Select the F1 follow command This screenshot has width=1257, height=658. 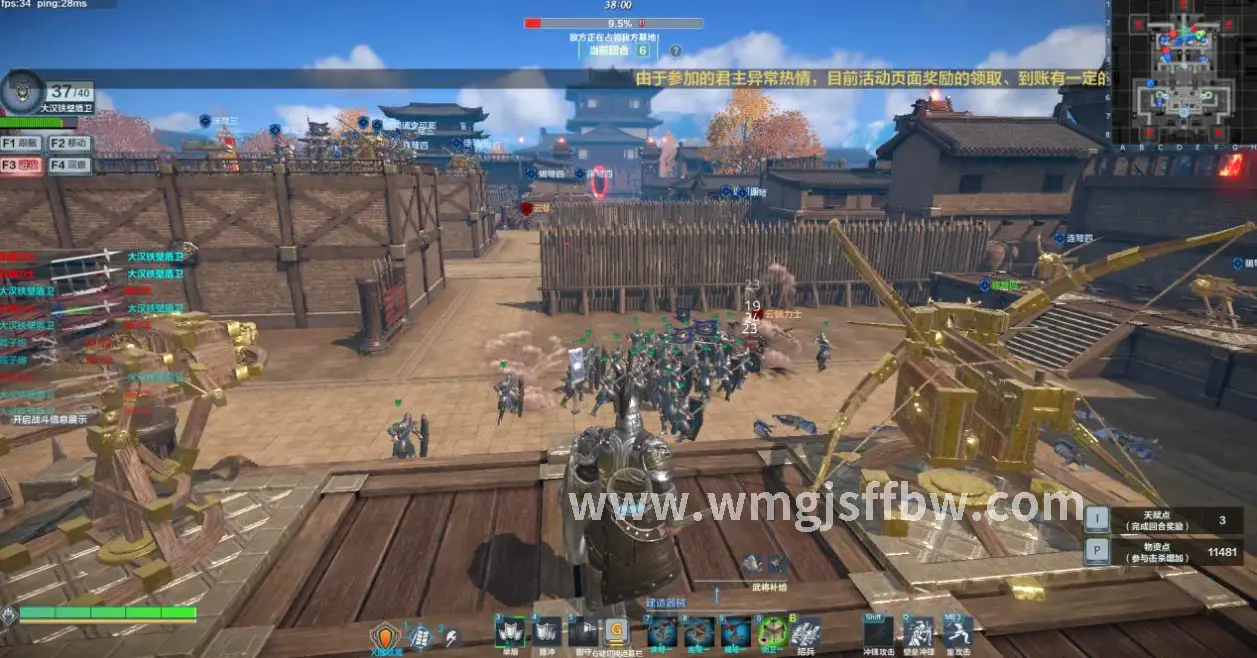(23, 144)
